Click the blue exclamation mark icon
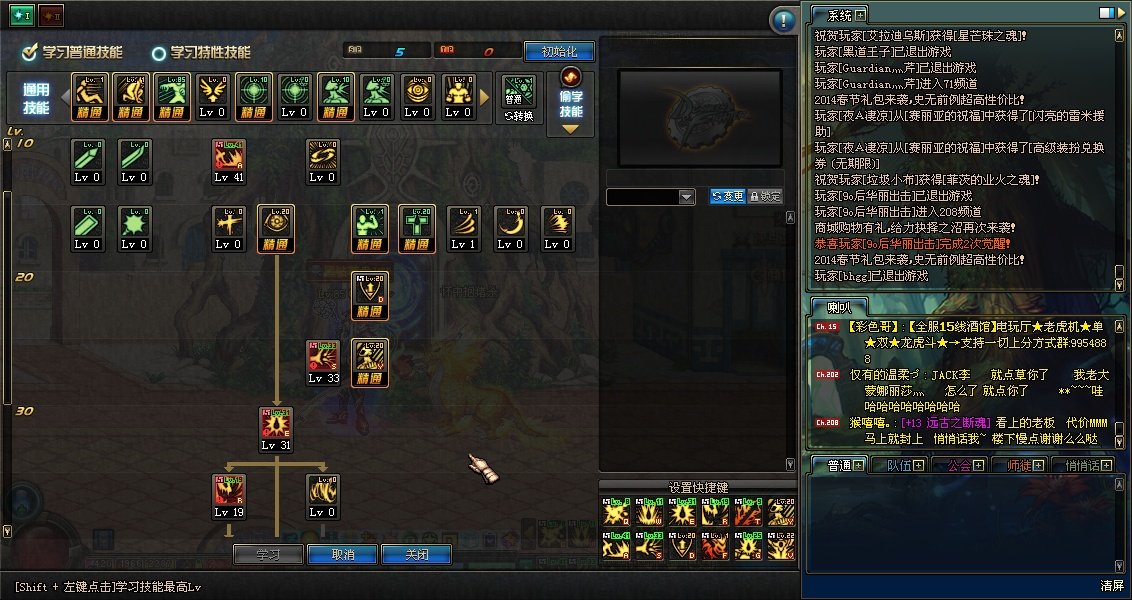This screenshot has width=1132, height=600. click(782, 20)
